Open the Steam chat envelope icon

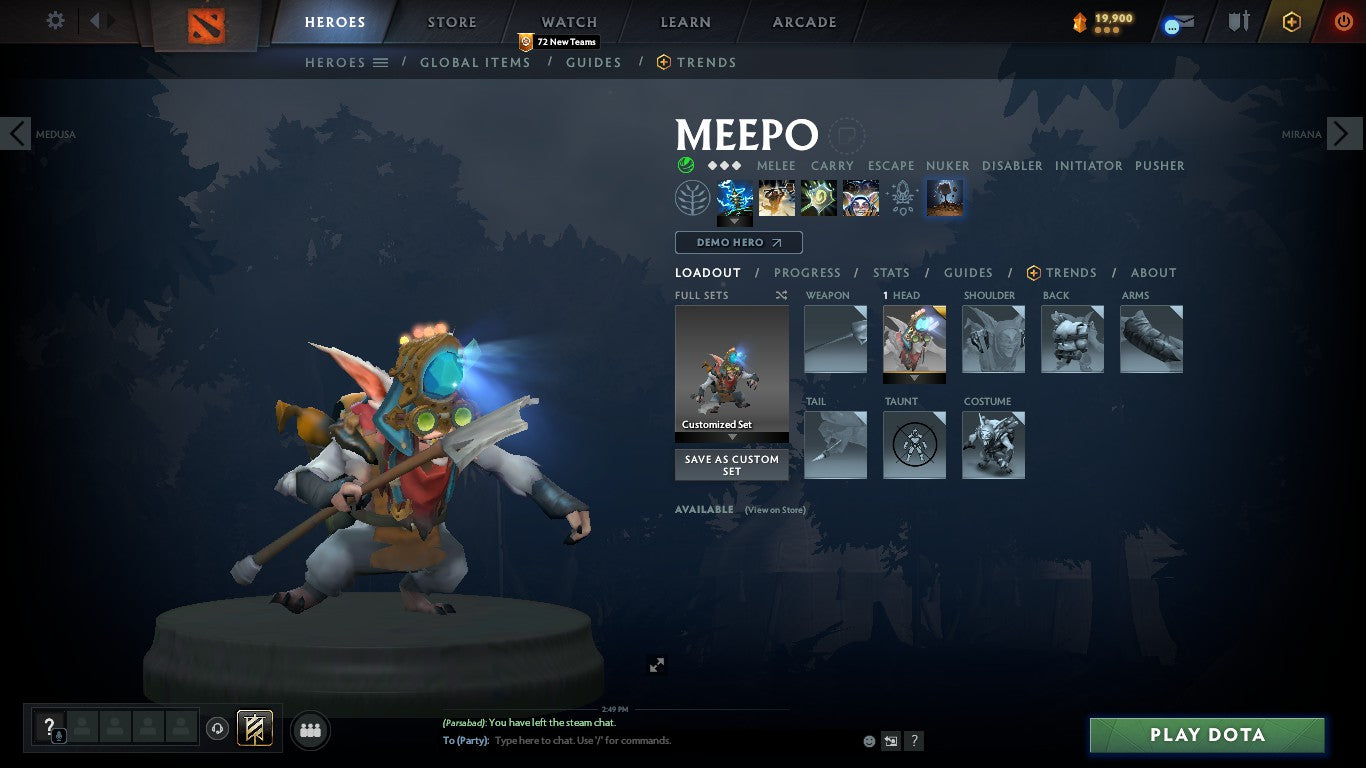point(1180,20)
